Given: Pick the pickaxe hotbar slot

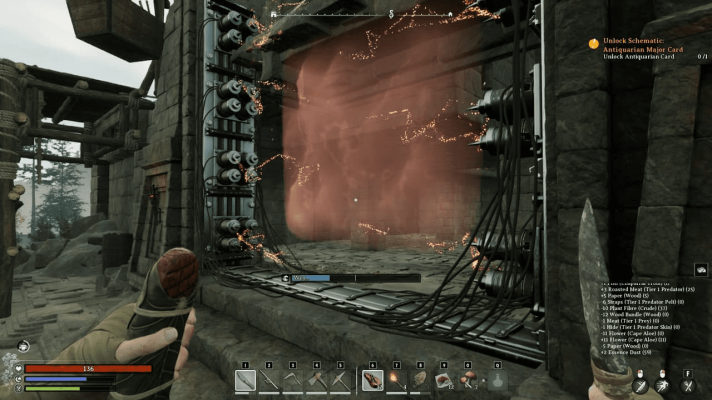Looking at the screenshot, I should (x=340, y=380).
